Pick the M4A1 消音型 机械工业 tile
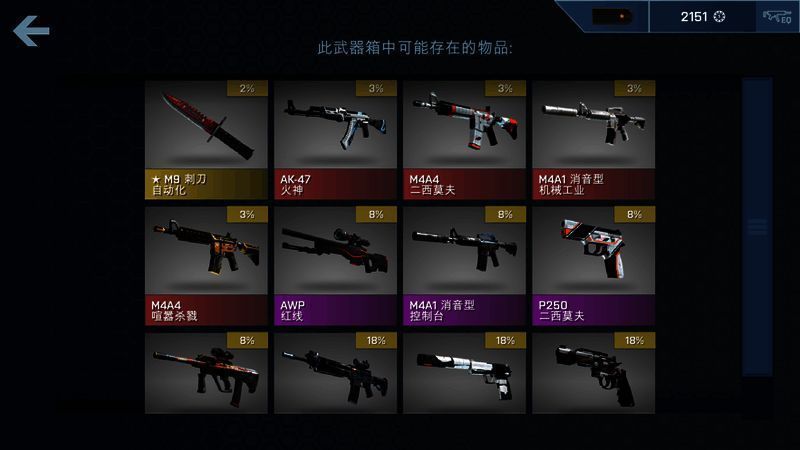 pyautogui.click(x=593, y=139)
